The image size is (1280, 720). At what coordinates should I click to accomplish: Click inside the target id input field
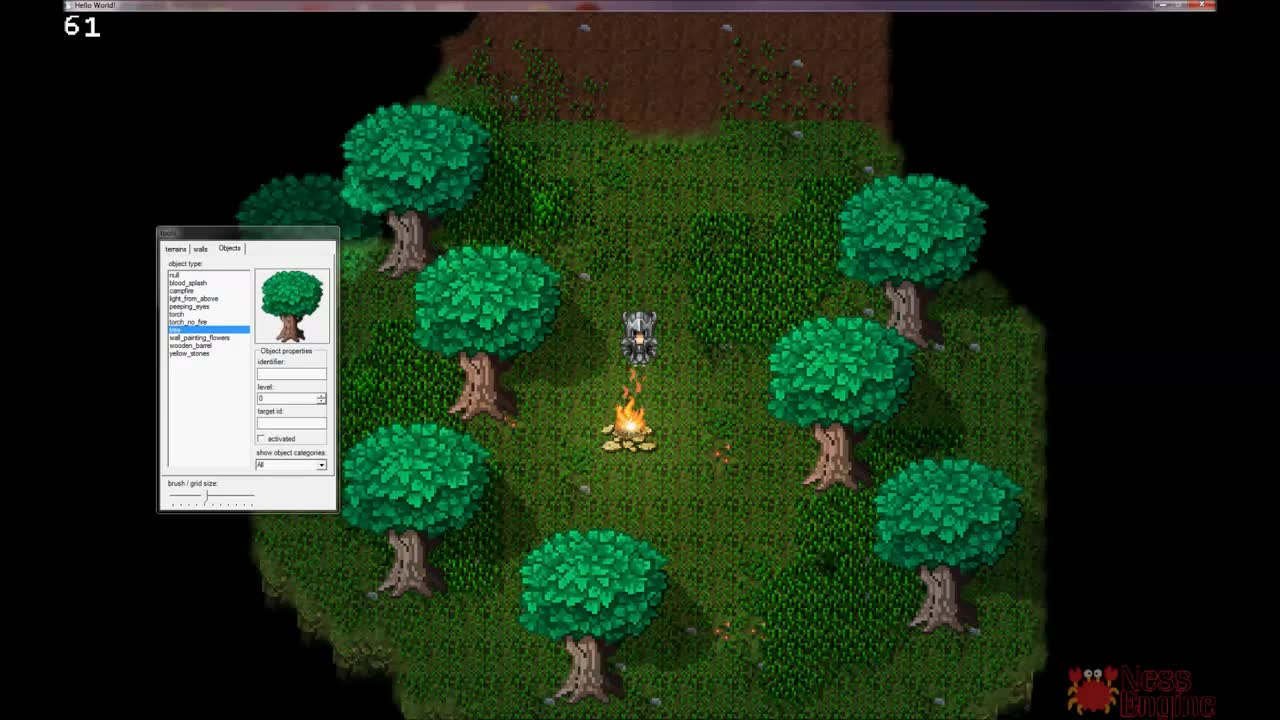pos(290,422)
